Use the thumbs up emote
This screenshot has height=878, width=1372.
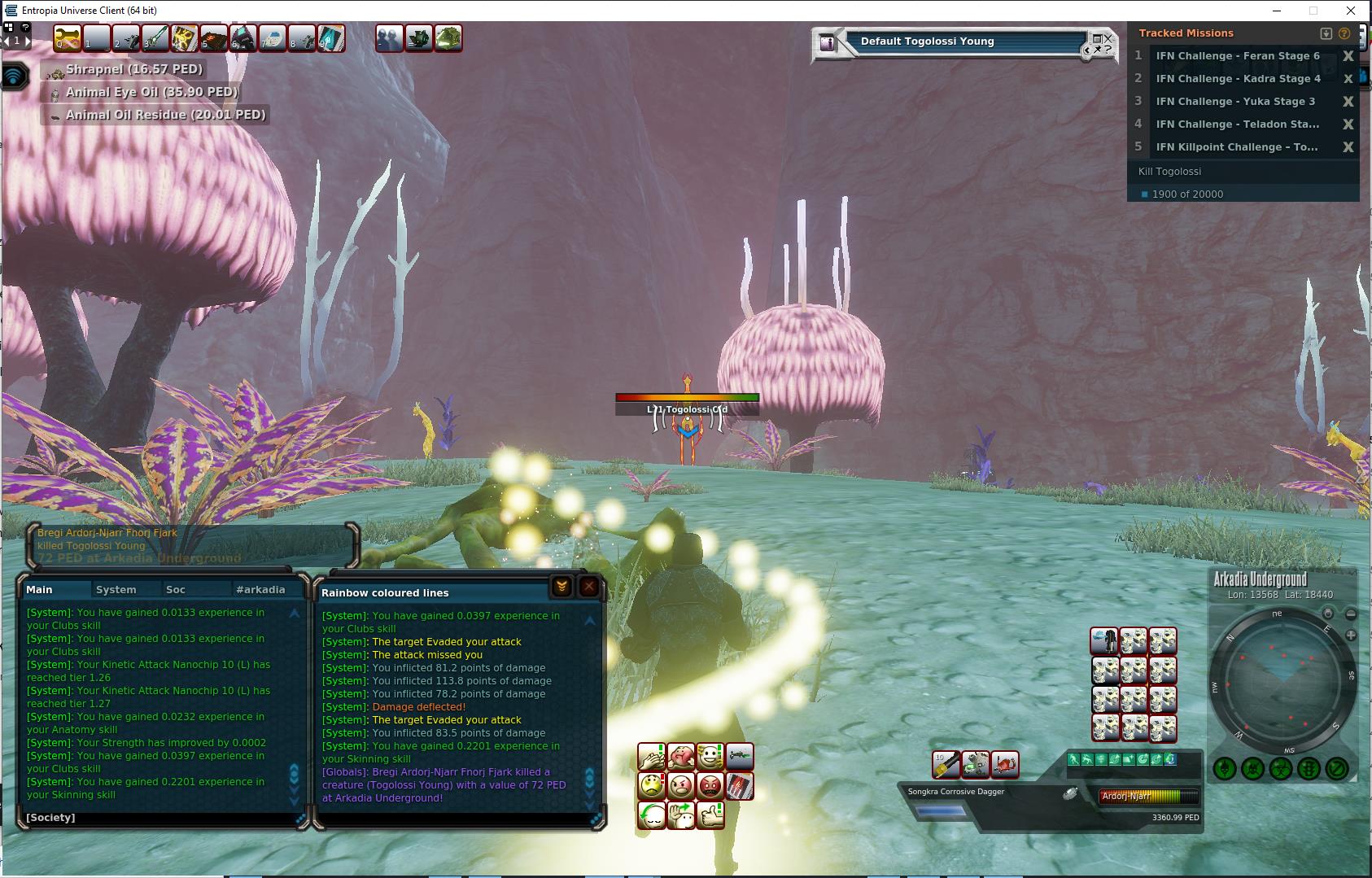710,815
